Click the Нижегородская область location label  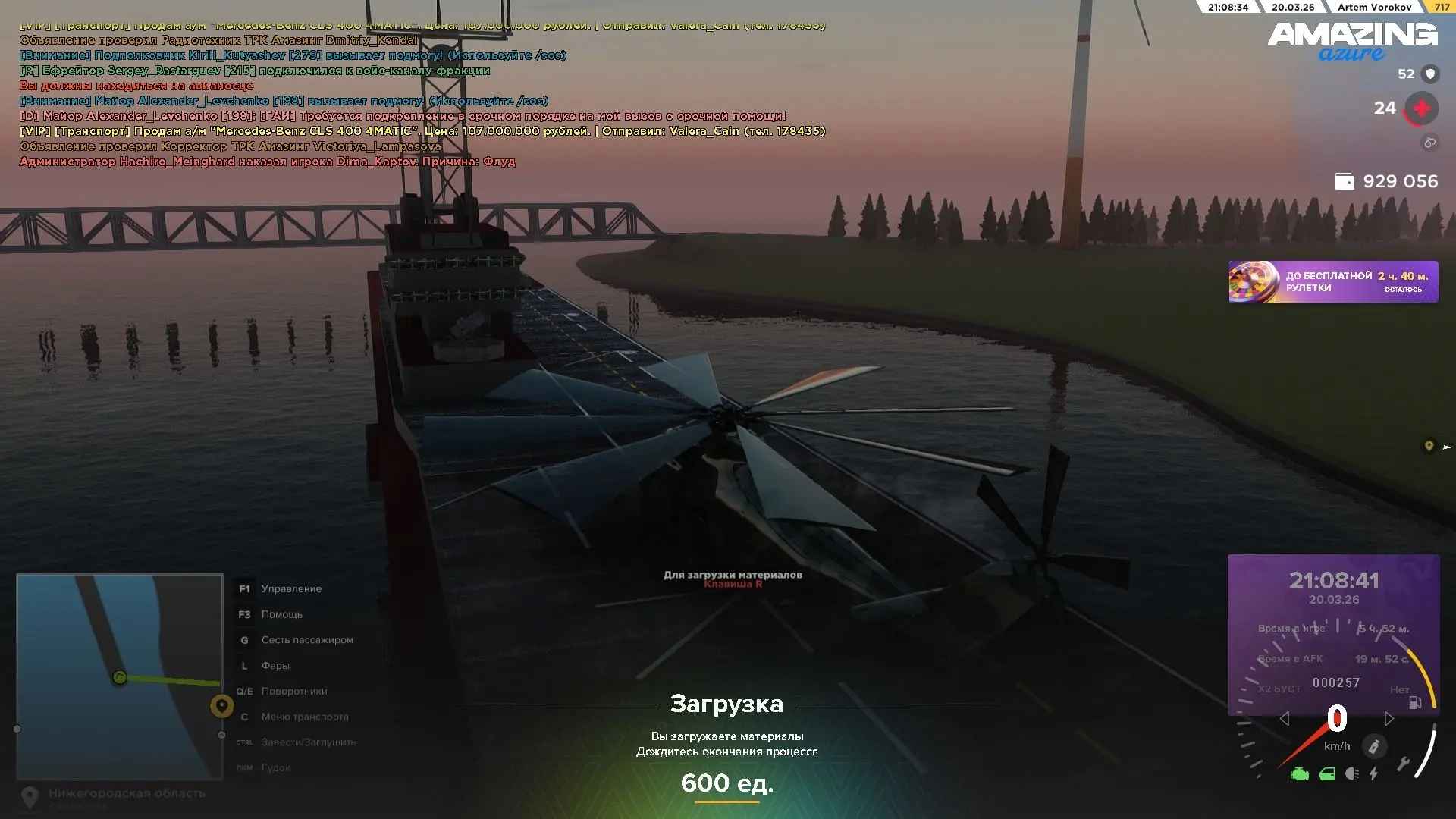[x=127, y=793]
